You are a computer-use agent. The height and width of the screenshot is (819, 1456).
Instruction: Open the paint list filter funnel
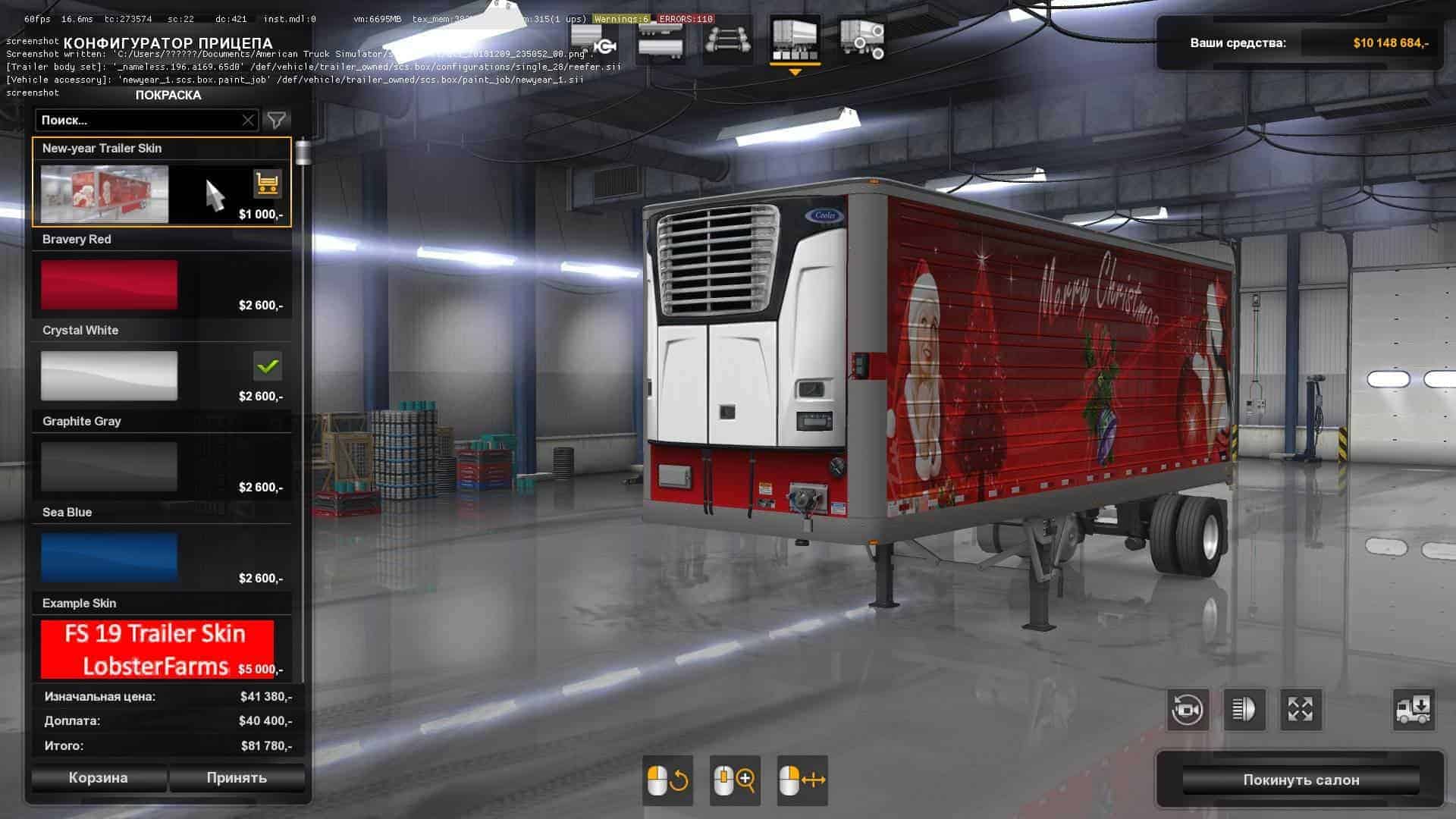click(x=277, y=121)
